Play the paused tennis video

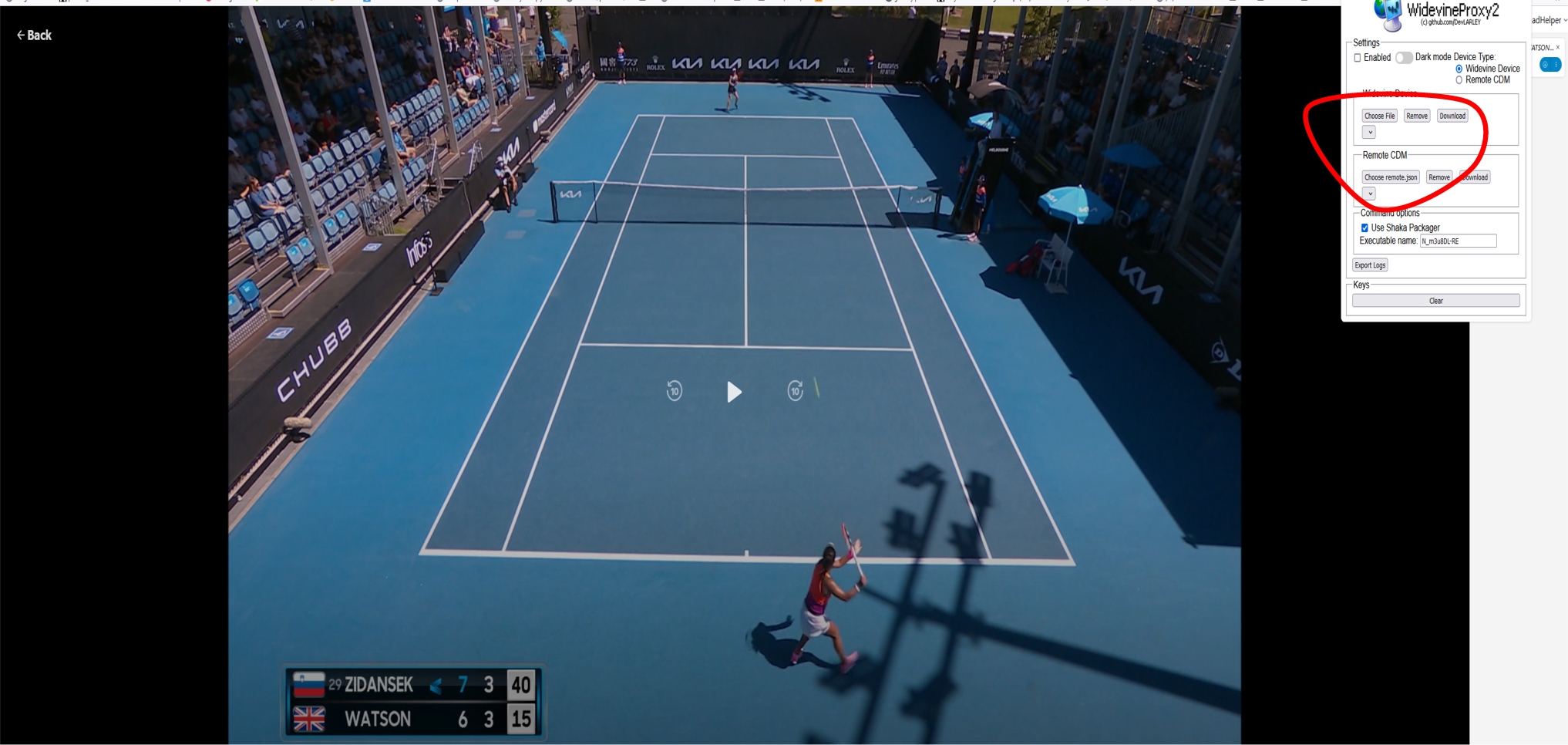(x=734, y=392)
